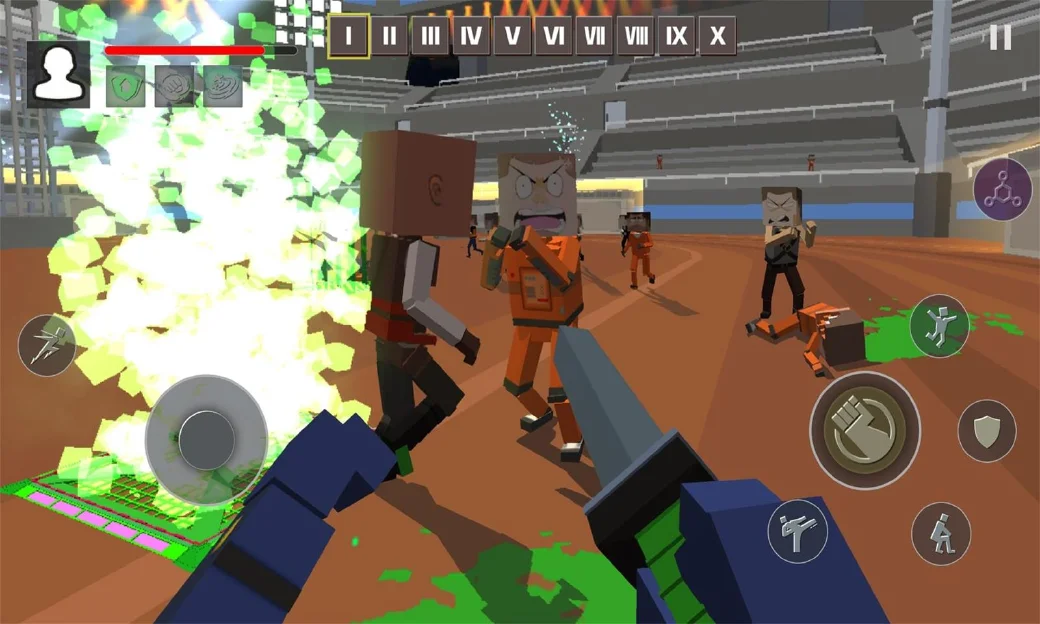Crouch using the kneeling figure button

941,533
